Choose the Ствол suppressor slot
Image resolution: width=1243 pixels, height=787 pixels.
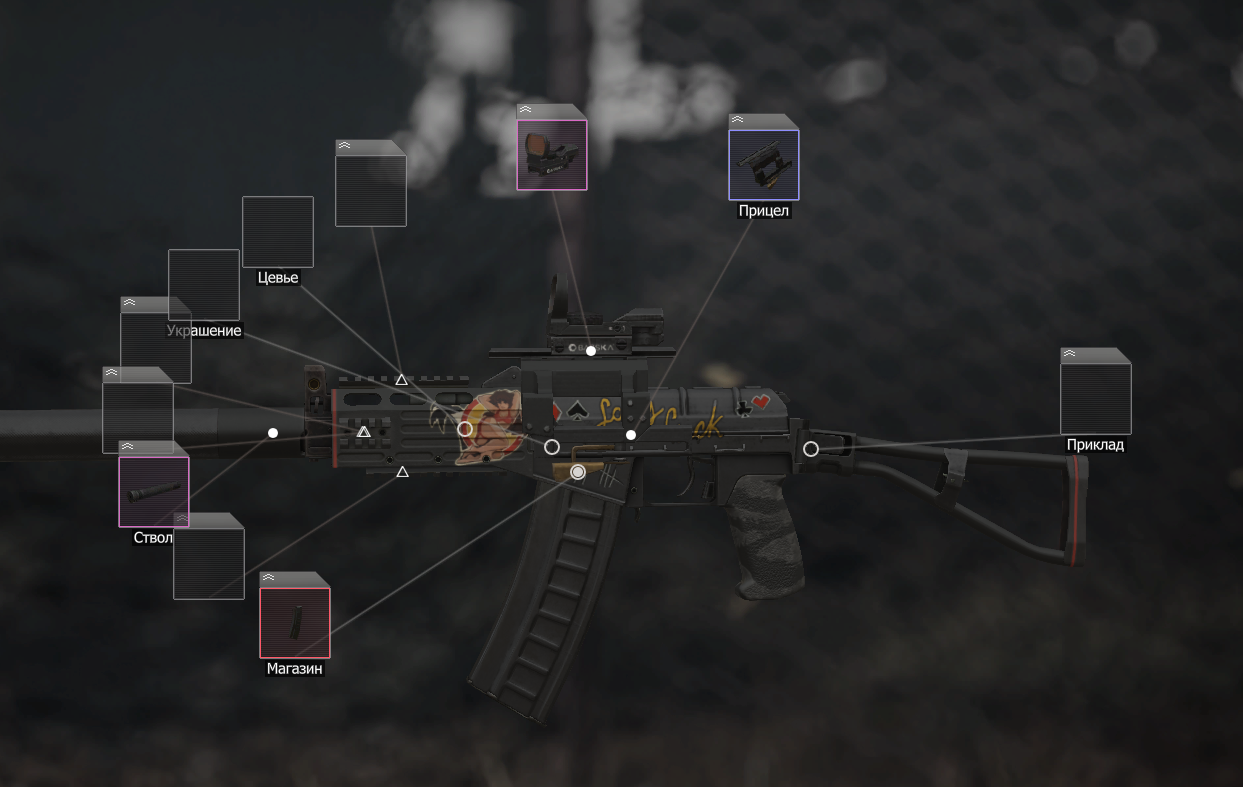pos(154,491)
